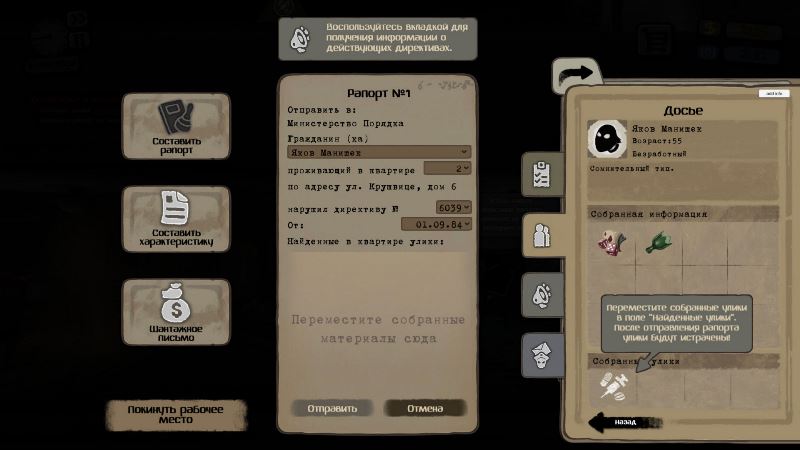The image size is (800, 450).
Task: Switch to the megaphone directives tab
Action: point(542,295)
